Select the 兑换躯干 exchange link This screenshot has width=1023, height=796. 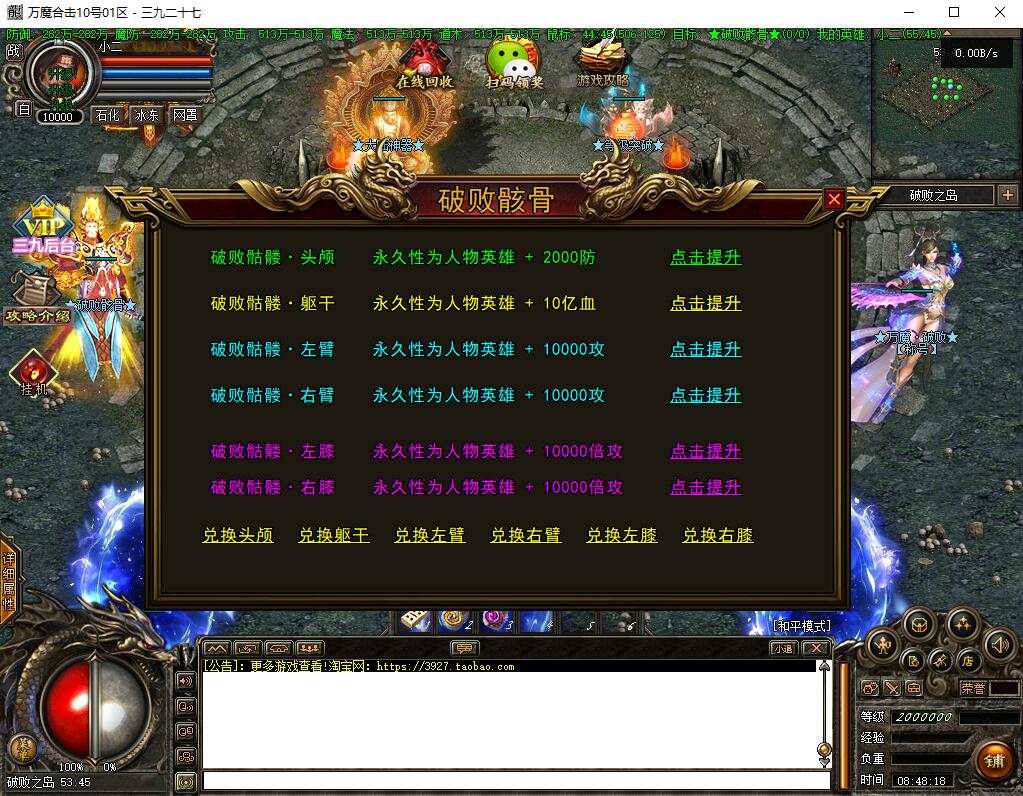(334, 535)
